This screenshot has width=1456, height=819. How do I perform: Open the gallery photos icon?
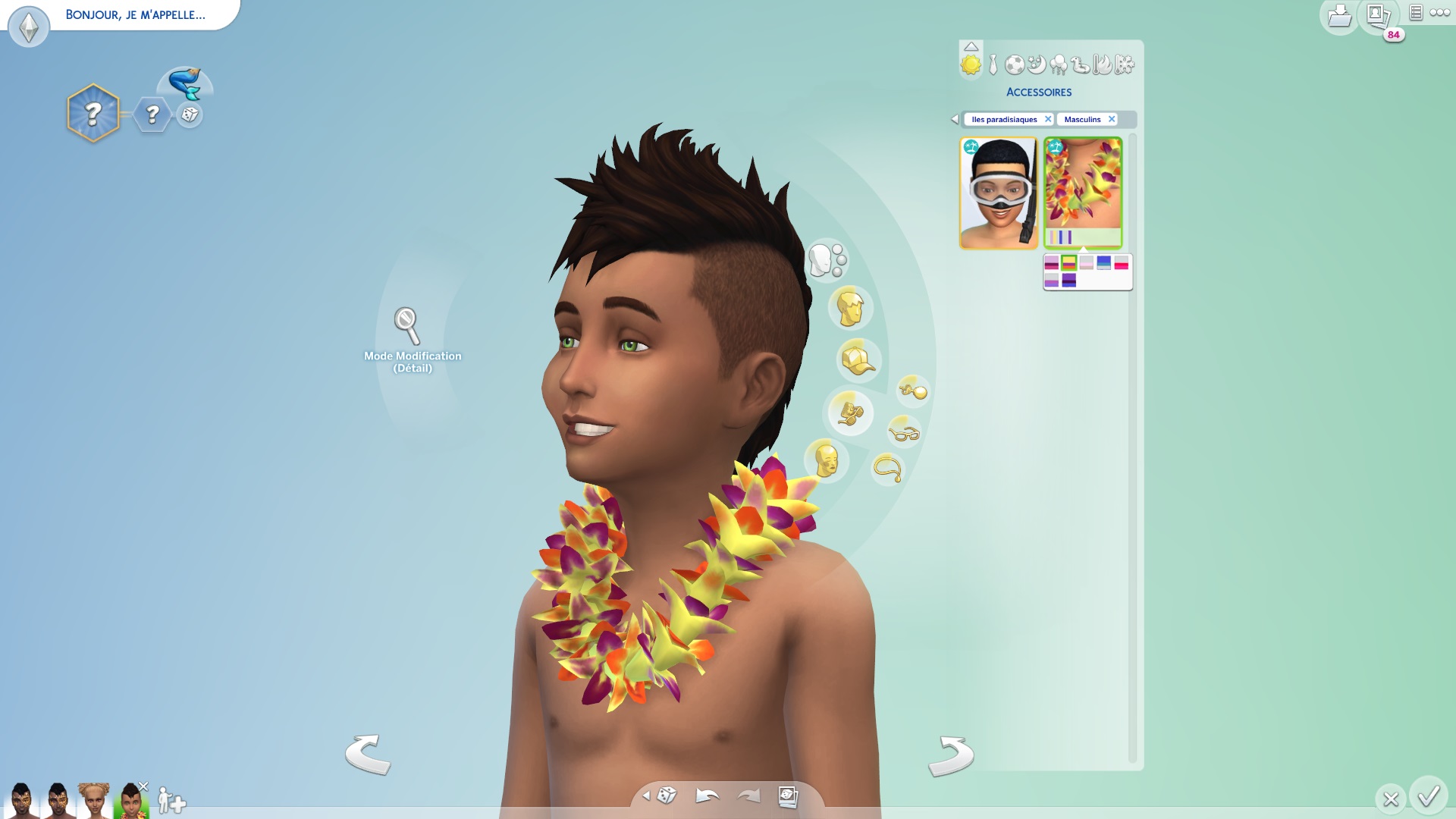(x=1378, y=15)
